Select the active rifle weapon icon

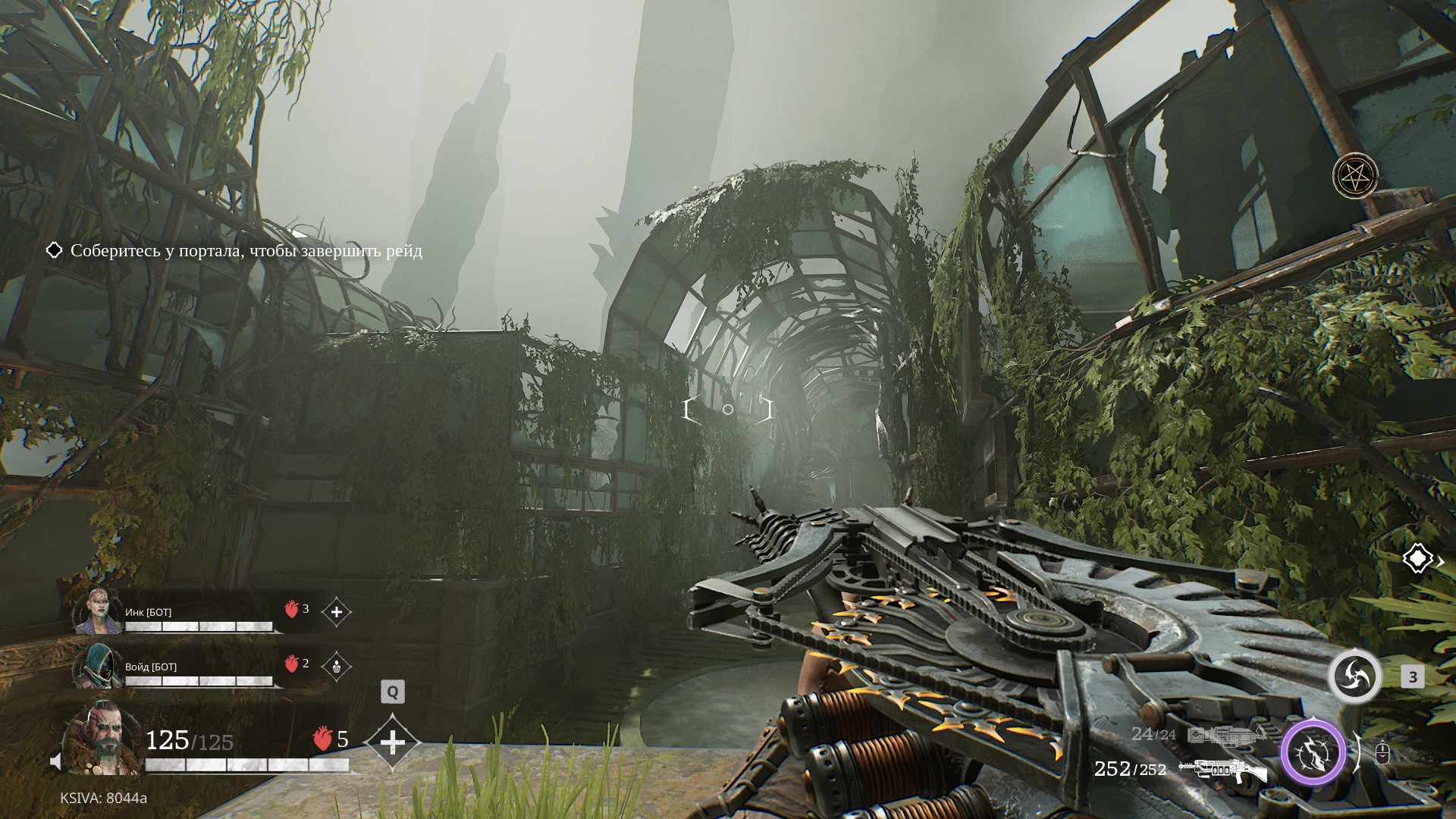click(x=1222, y=770)
